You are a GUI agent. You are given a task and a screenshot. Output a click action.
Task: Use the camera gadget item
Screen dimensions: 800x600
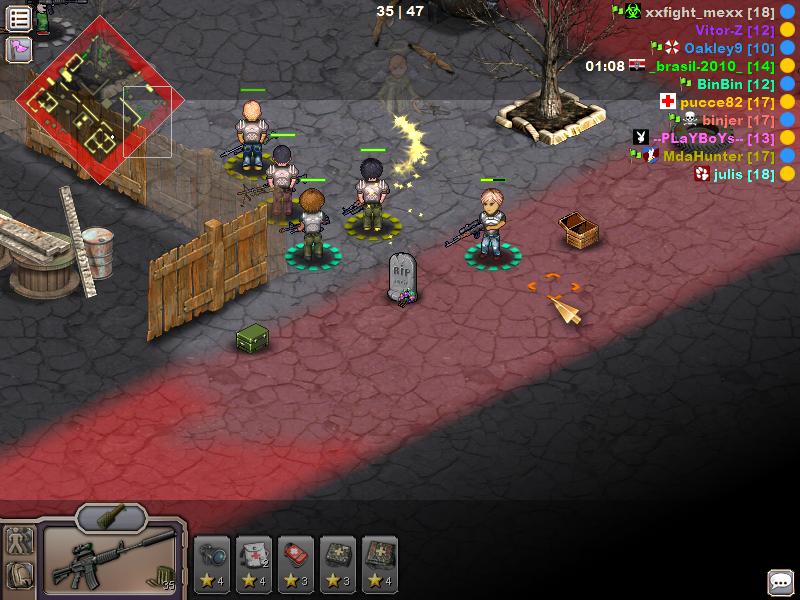click(x=213, y=562)
